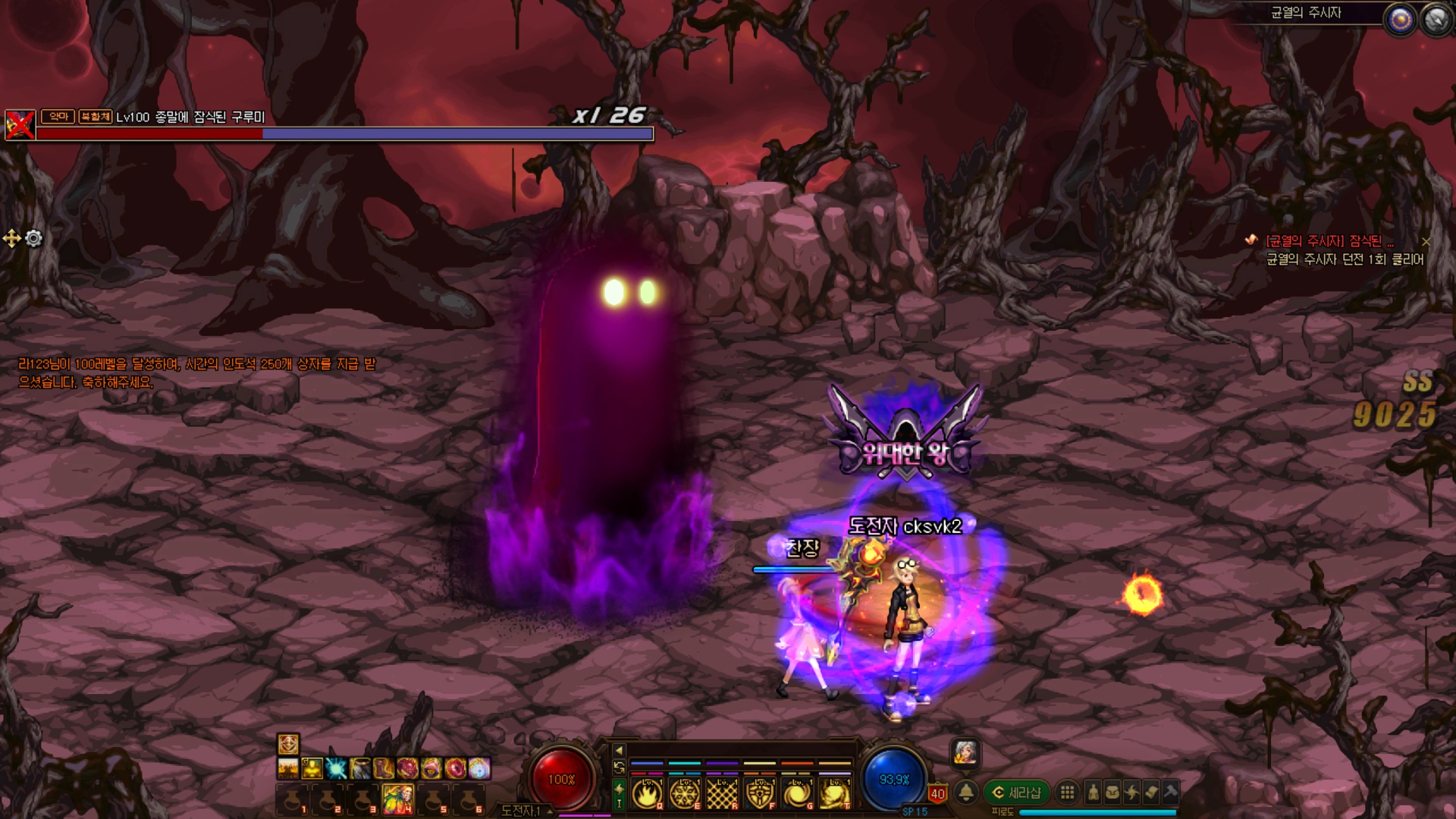This screenshot has height=819, width=1456.
Task: Open the grid menu button
Action: (x=1067, y=792)
